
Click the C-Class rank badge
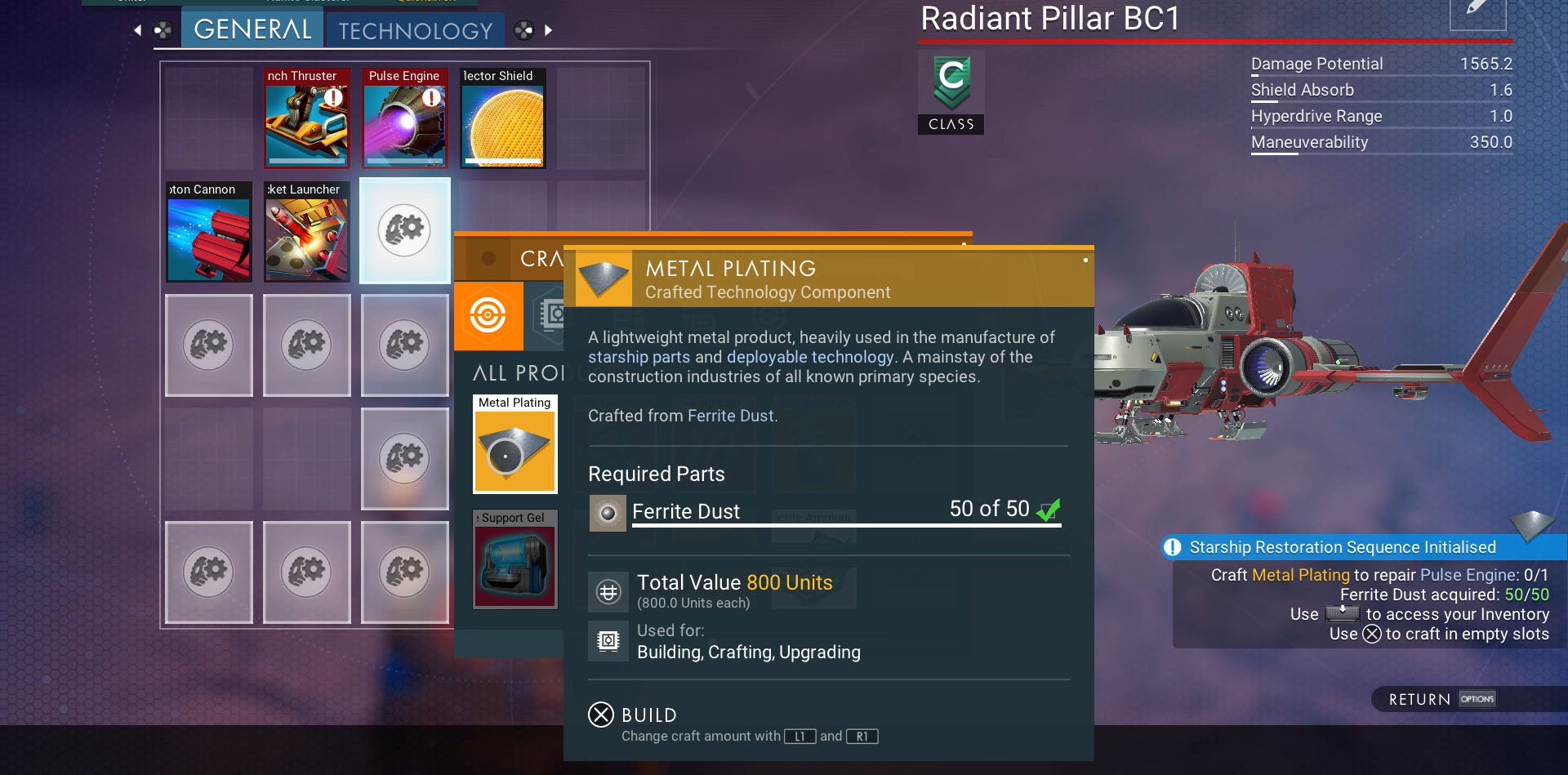(950, 90)
